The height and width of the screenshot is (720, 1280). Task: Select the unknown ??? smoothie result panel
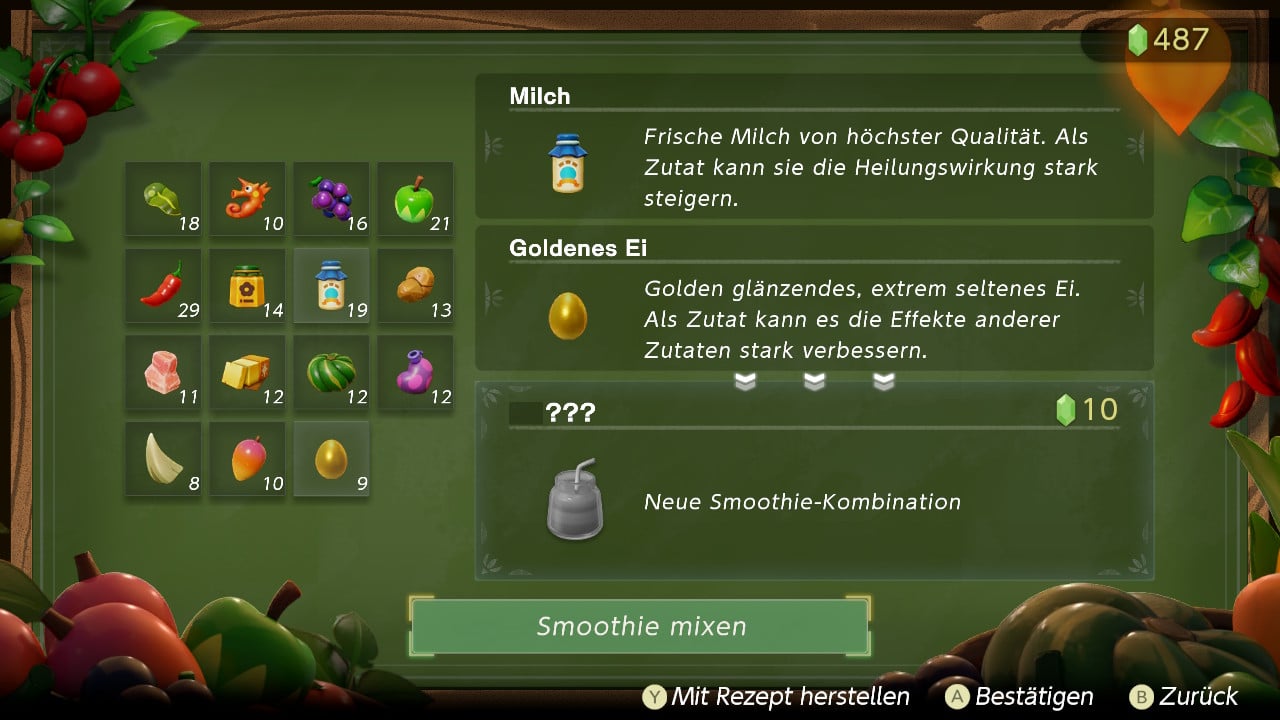pyautogui.click(x=814, y=481)
